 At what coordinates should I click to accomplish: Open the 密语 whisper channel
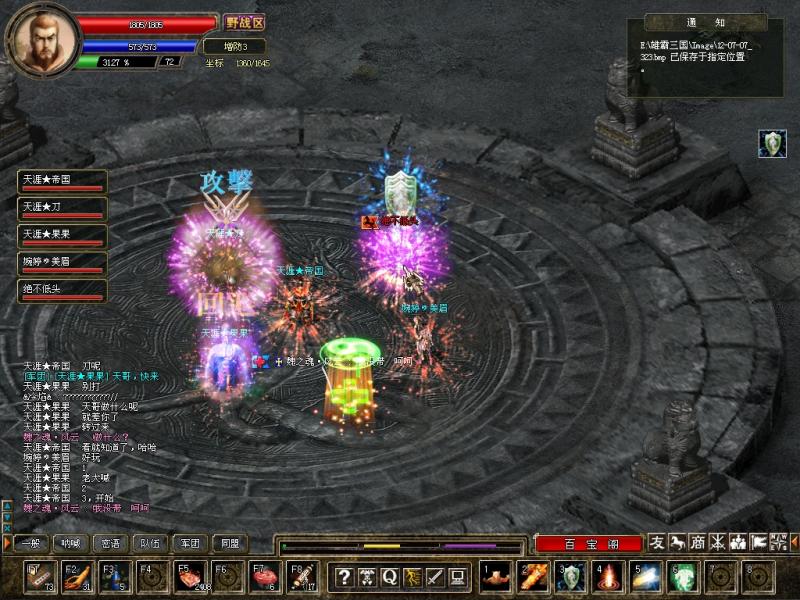110,544
